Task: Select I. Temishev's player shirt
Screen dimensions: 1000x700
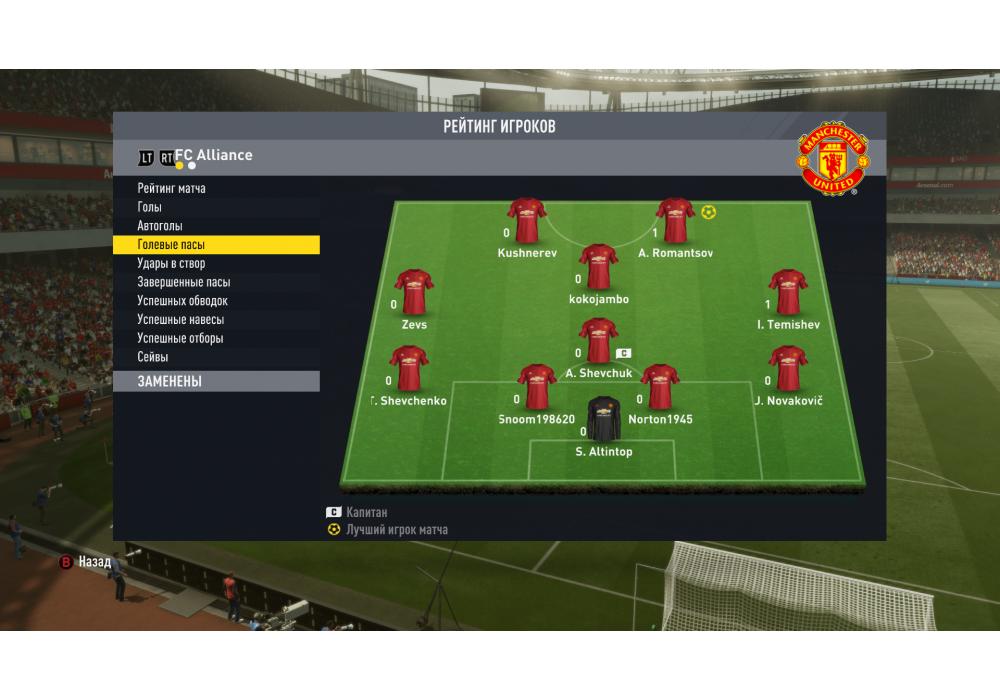Action: [x=787, y=292]
